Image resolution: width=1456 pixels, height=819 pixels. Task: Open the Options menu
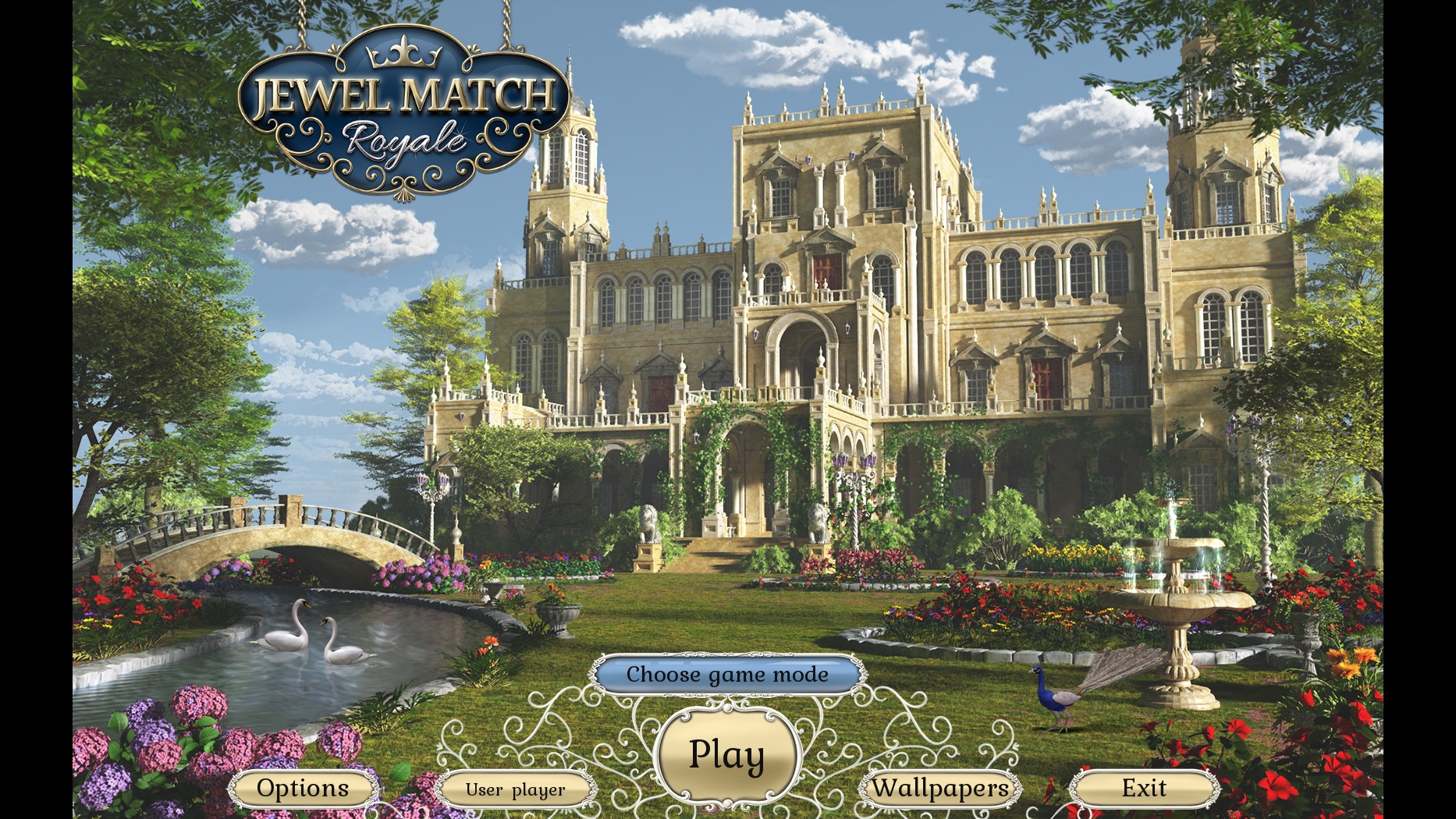tap(303, 789)
